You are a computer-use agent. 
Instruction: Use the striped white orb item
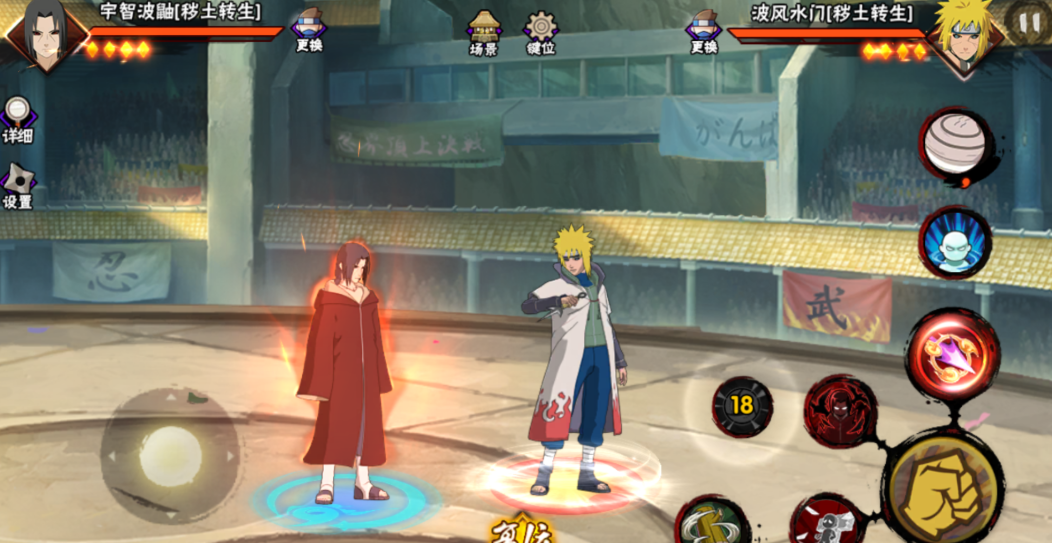click(x=954, y=145)
